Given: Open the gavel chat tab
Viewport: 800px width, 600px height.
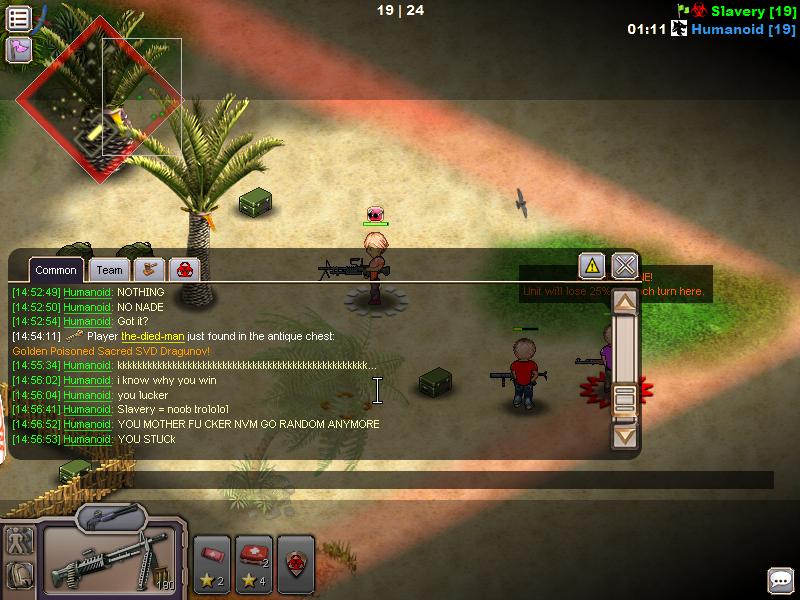Looking at the screenshot, I should 151,270.
